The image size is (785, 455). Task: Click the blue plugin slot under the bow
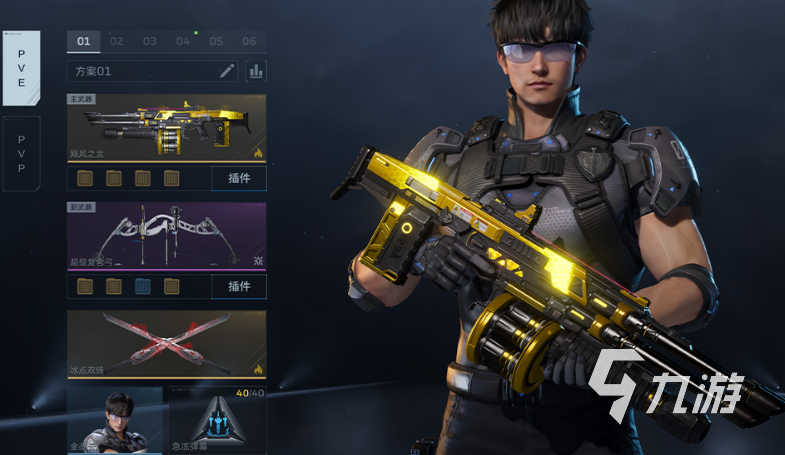143,286
